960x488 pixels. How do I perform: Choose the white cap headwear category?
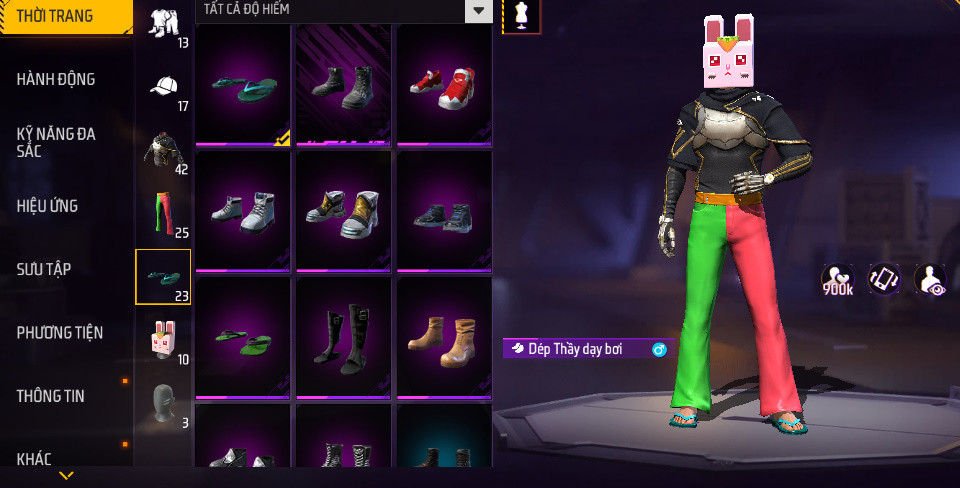(x=164, y=87)
